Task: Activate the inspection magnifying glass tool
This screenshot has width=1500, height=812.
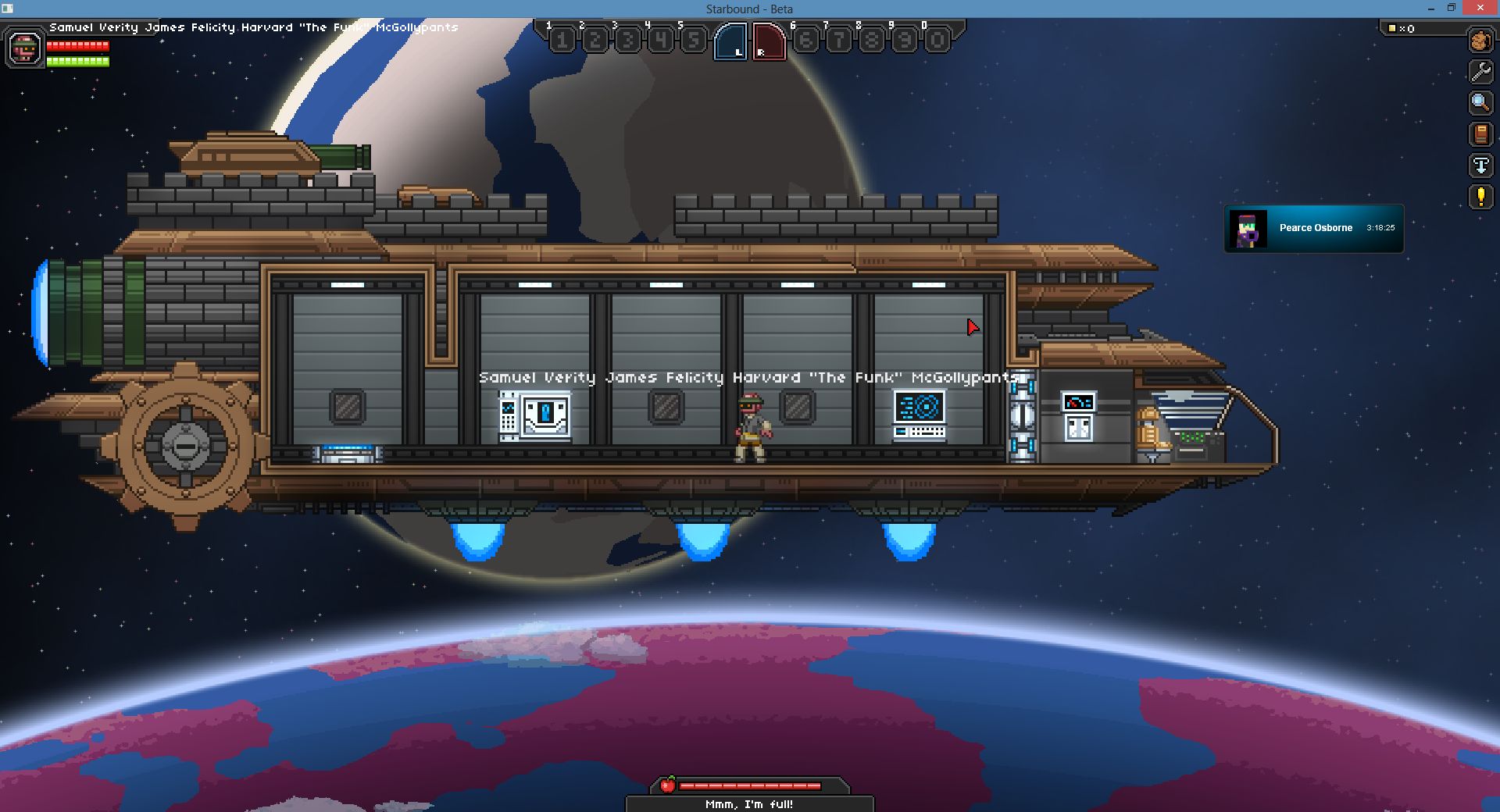Action: (x=1479, y=102)
